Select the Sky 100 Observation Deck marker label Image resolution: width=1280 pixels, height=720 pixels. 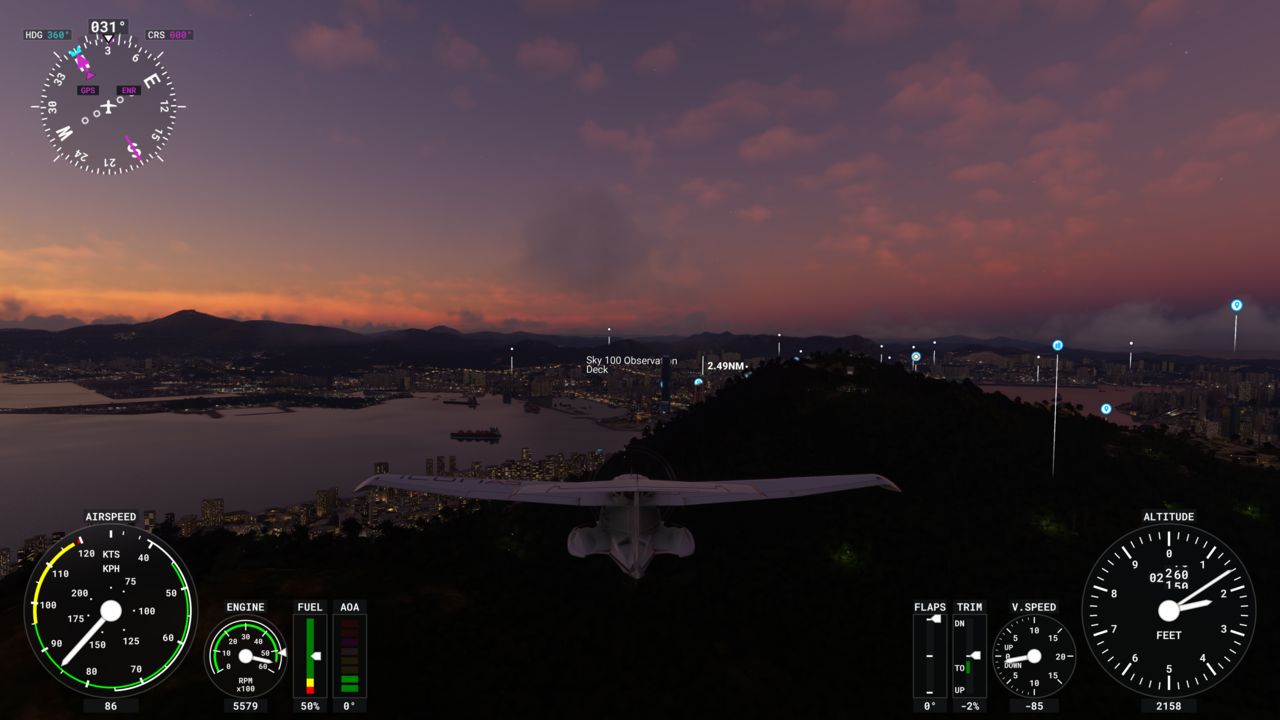[x=630, y=365]
